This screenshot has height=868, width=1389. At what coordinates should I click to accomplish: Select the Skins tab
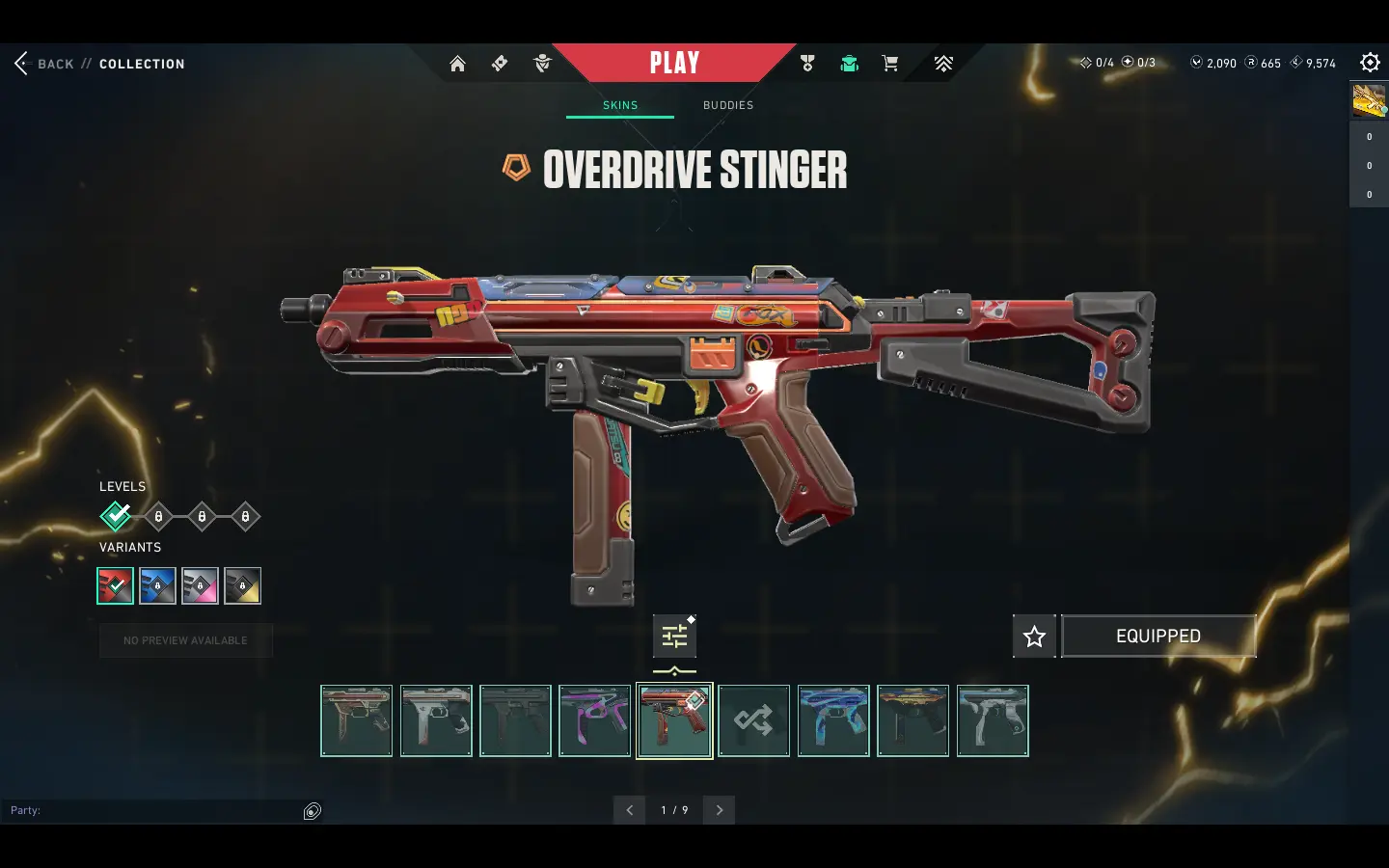pyautogui.click(x=620, y=105)
